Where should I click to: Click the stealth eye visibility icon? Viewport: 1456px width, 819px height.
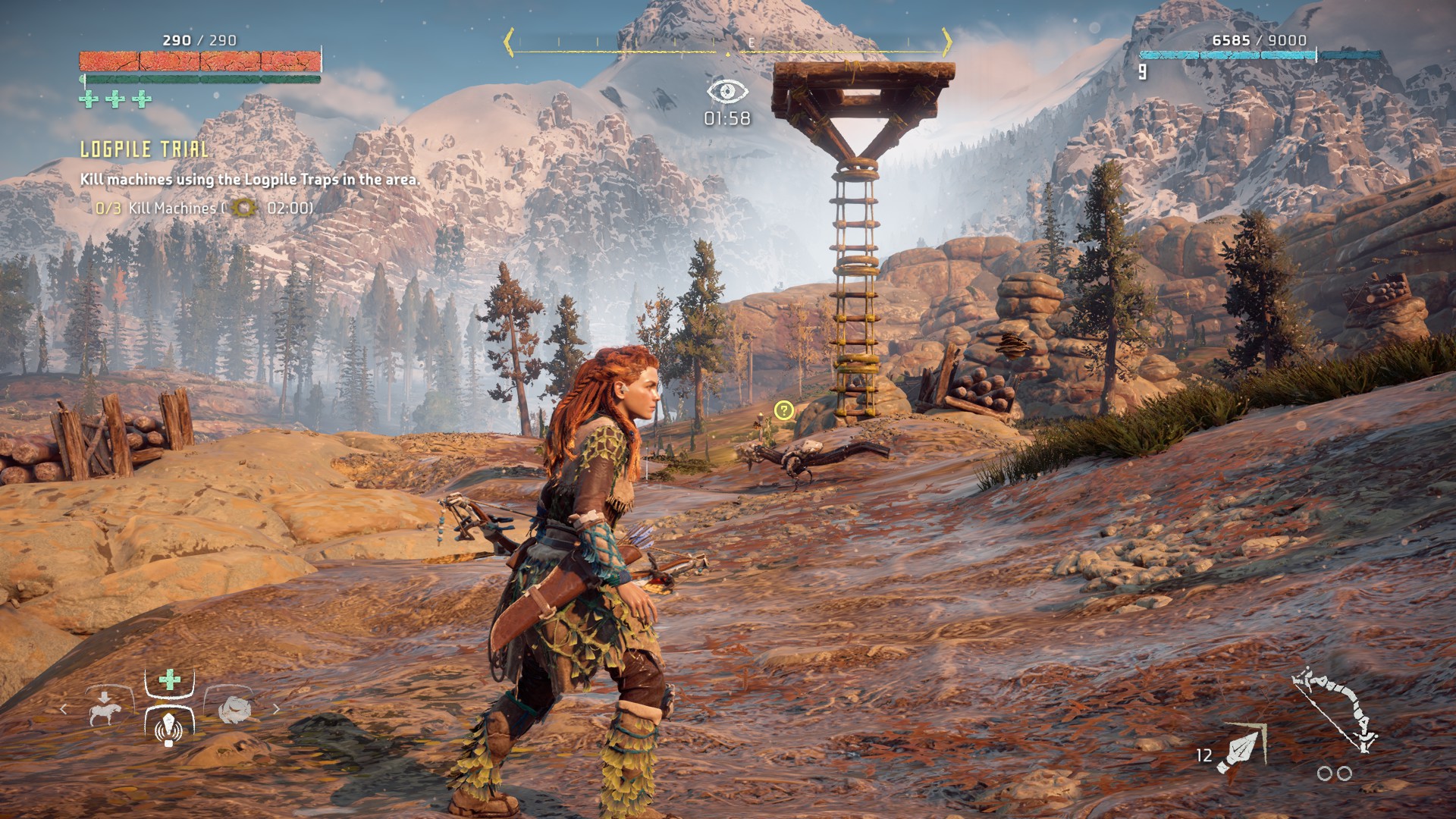click(x=727, y=92)
